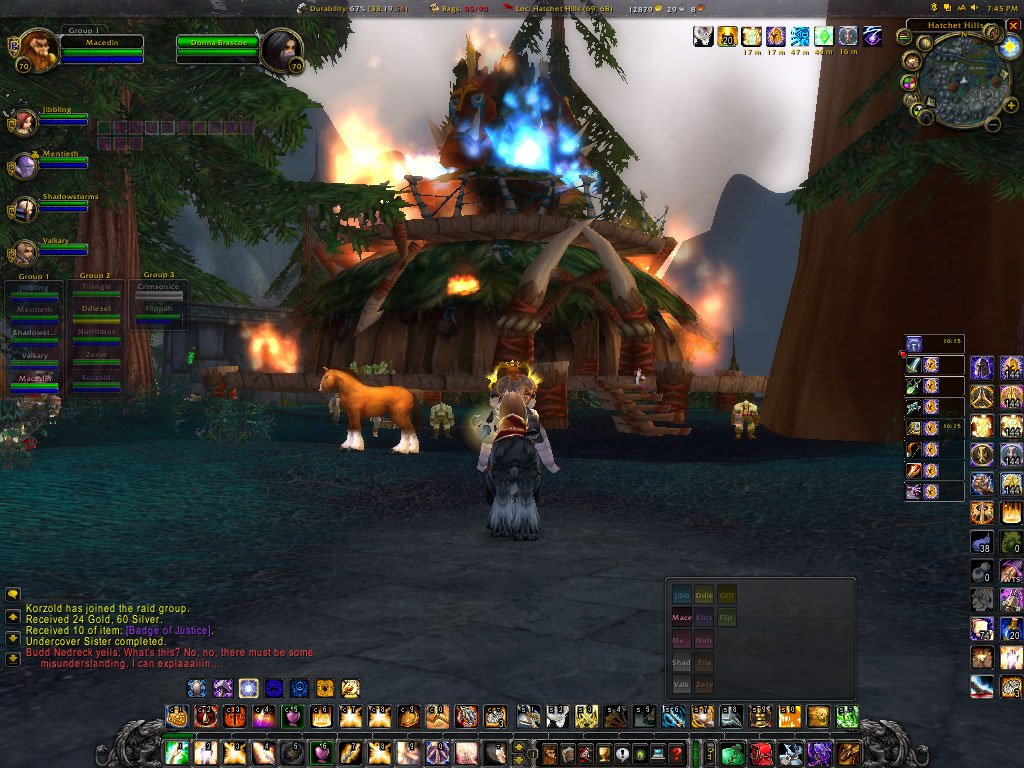The image size is (1024, 768).
Task: Click the green diamond buff icon
Action: click(x=823, y=37)
